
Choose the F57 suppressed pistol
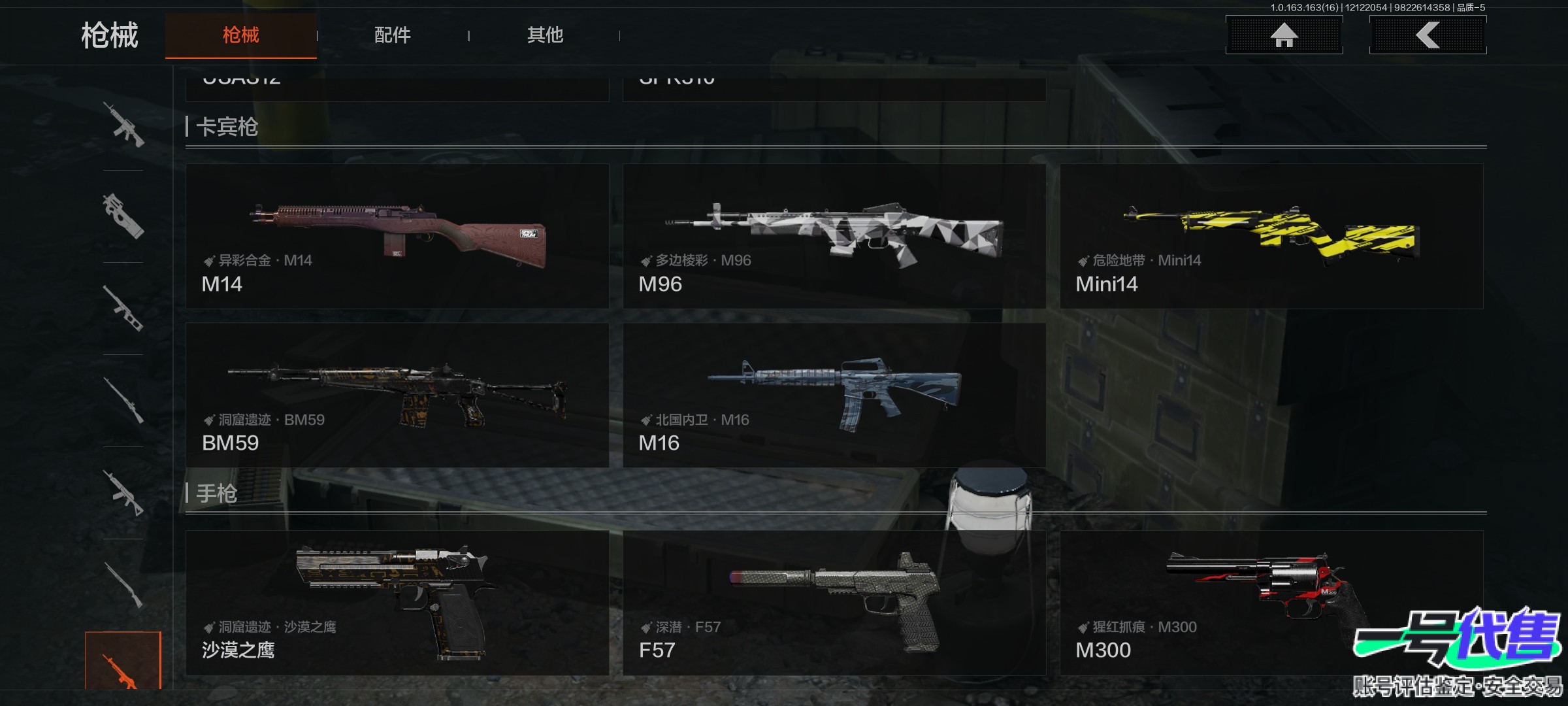click(834, 602)
